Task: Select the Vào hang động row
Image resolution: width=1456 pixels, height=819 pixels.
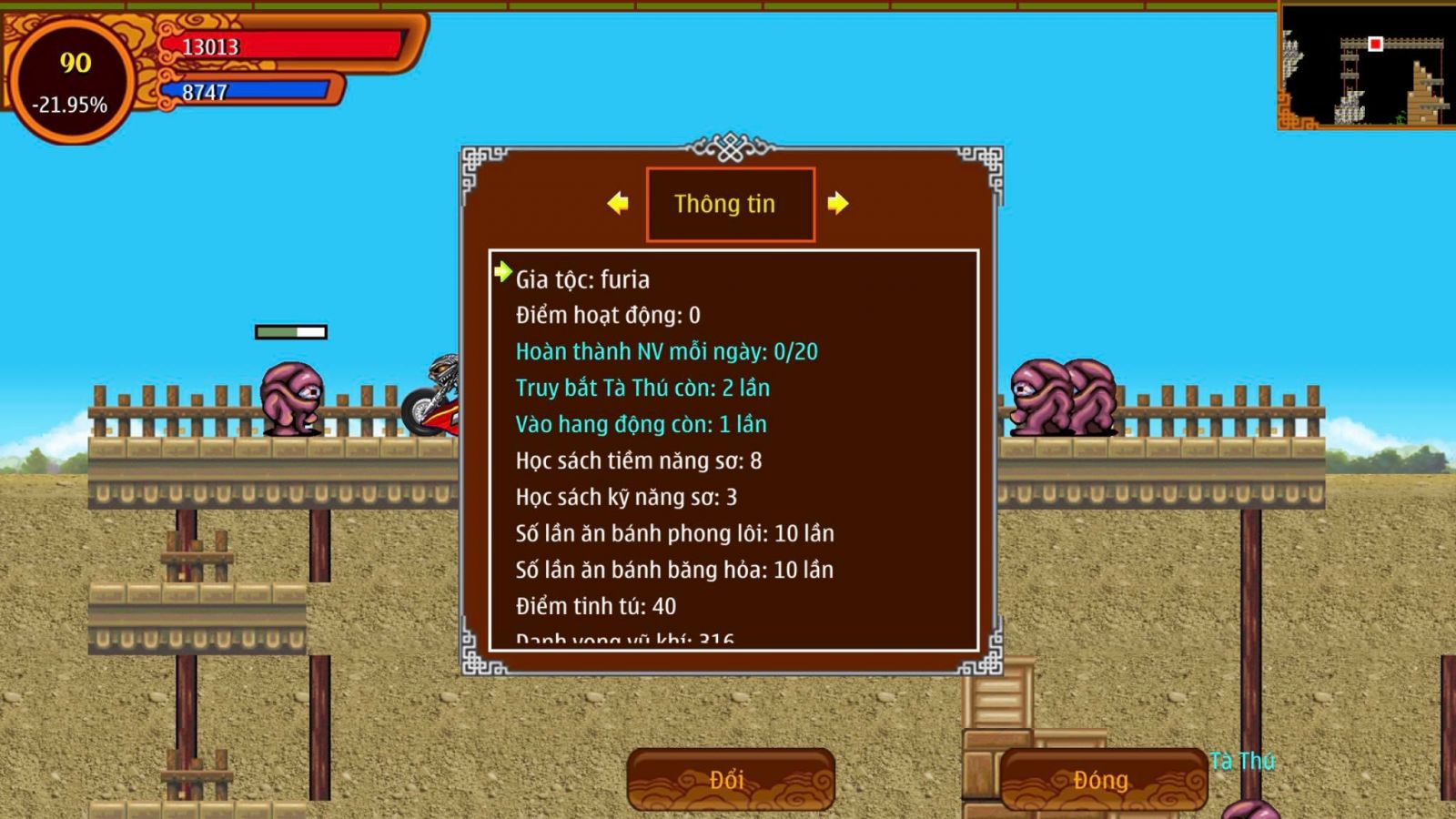Action: [641, 425]
